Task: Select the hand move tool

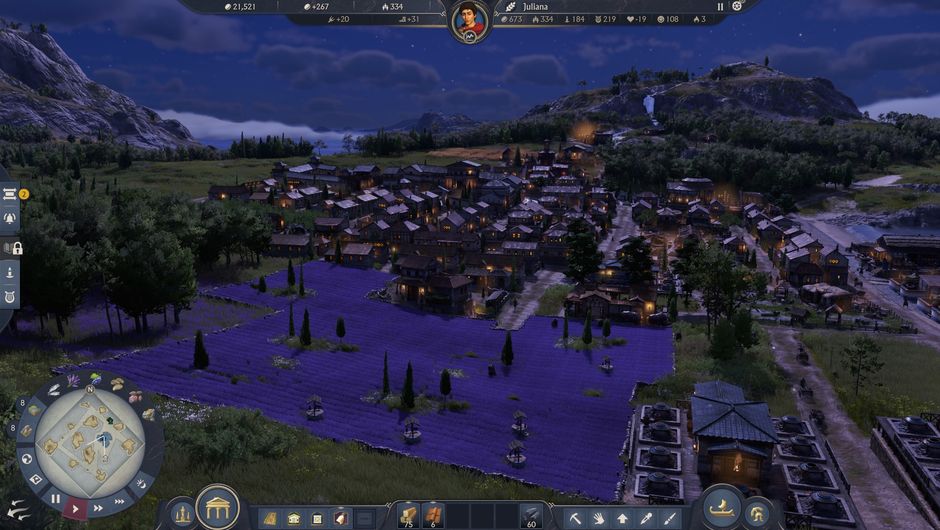Action: click(599, 518)
